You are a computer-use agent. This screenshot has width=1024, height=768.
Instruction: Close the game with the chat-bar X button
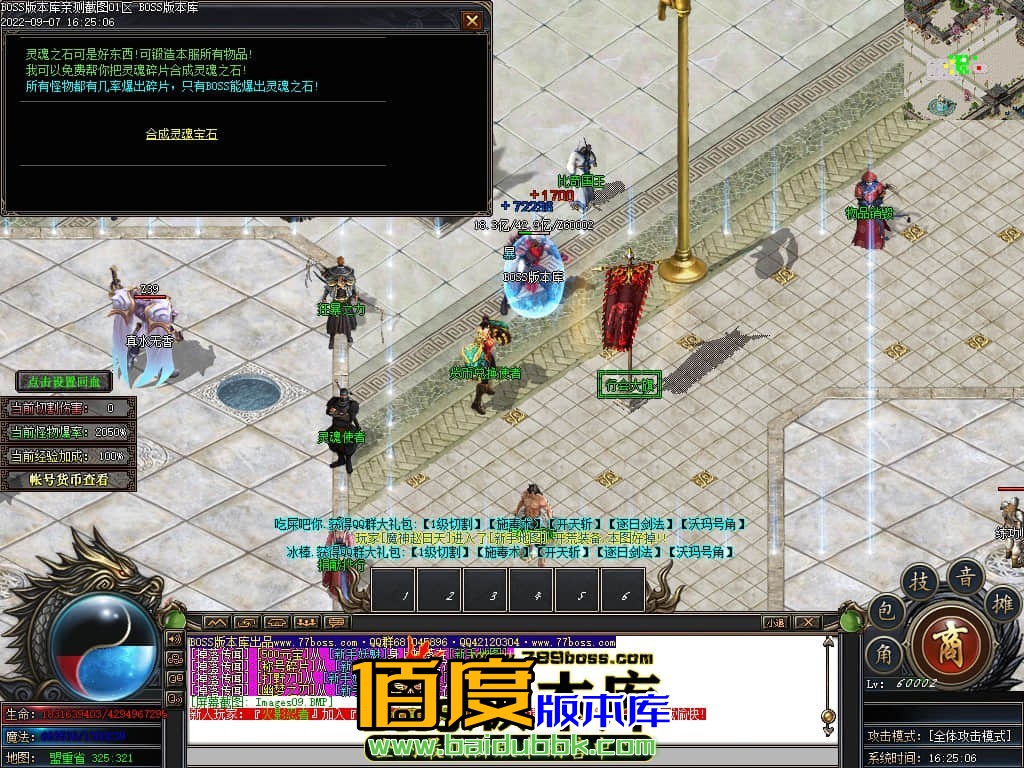coord(807,622)
